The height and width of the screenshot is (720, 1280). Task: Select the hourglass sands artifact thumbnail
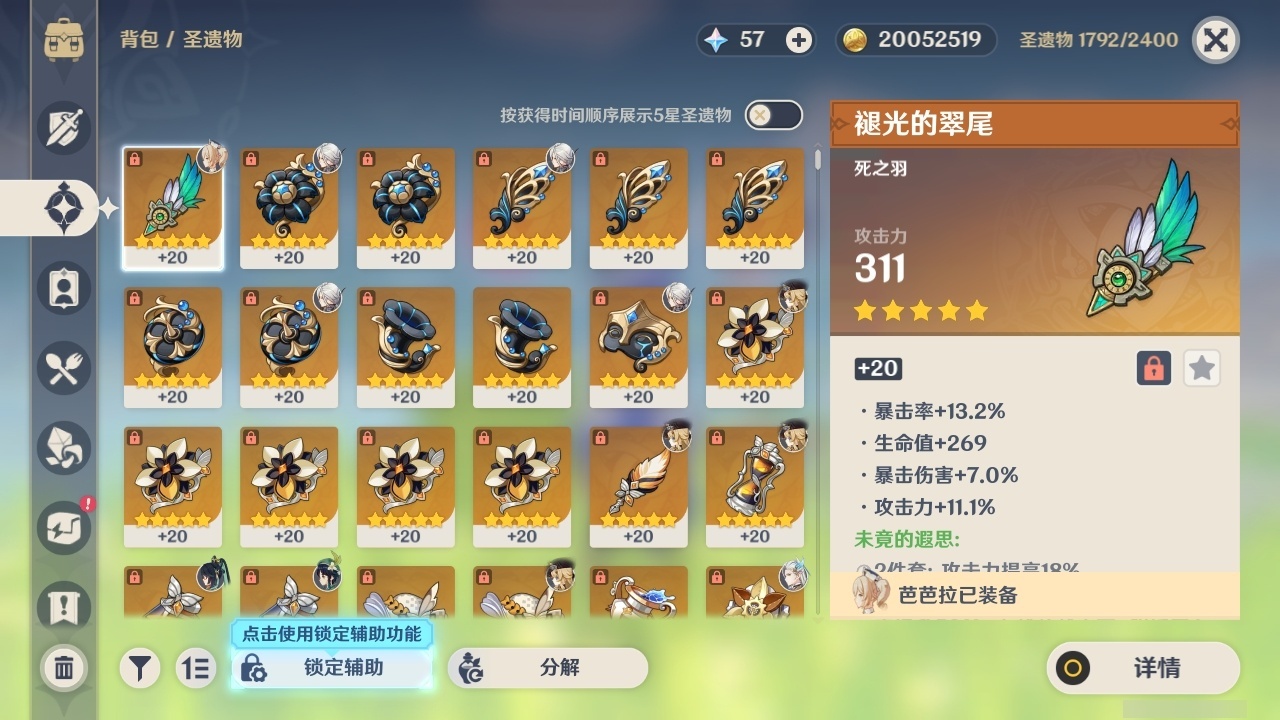[755, 485]
